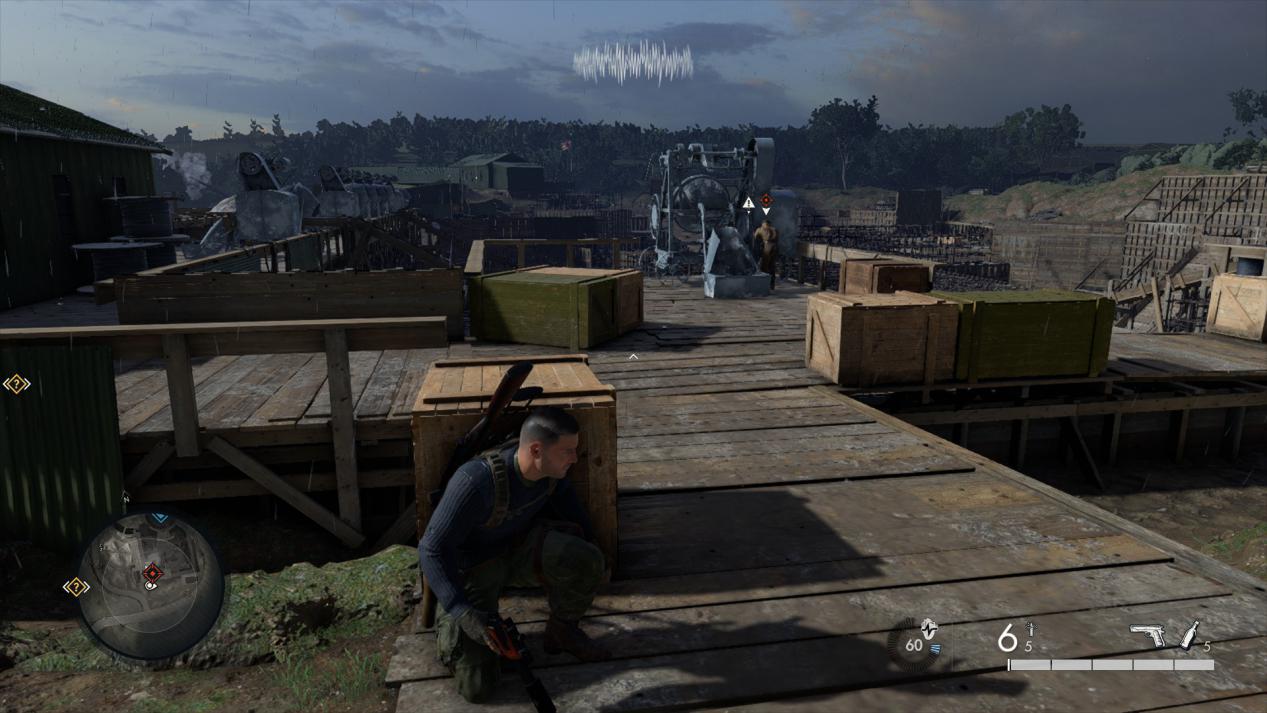Image resolution: width=1267 pixels, height=713 pixels.
Task: Click the white warning triangle above the enemy
Action: [x=748, y=203]
